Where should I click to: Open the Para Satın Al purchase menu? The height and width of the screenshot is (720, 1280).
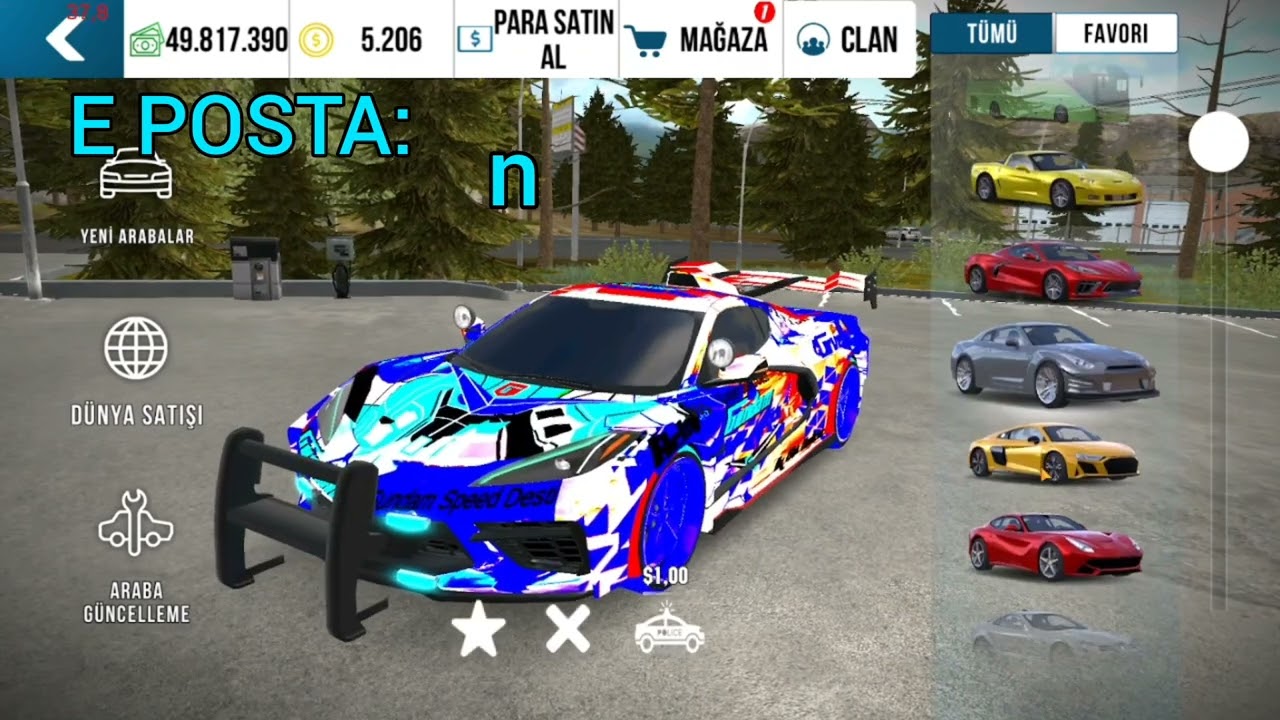[x=536, y=39]
